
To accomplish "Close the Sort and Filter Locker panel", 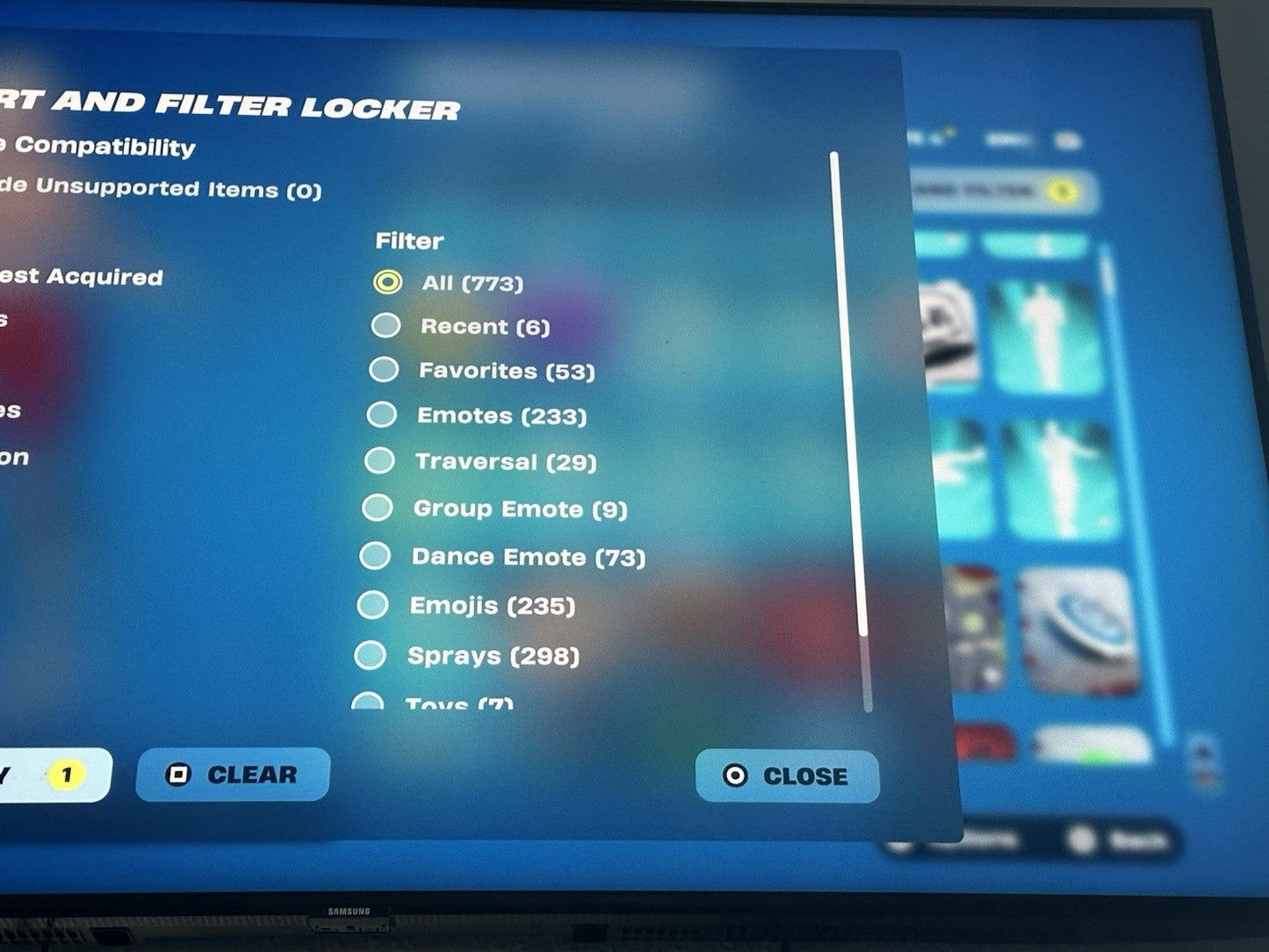I will click(786, 775).
